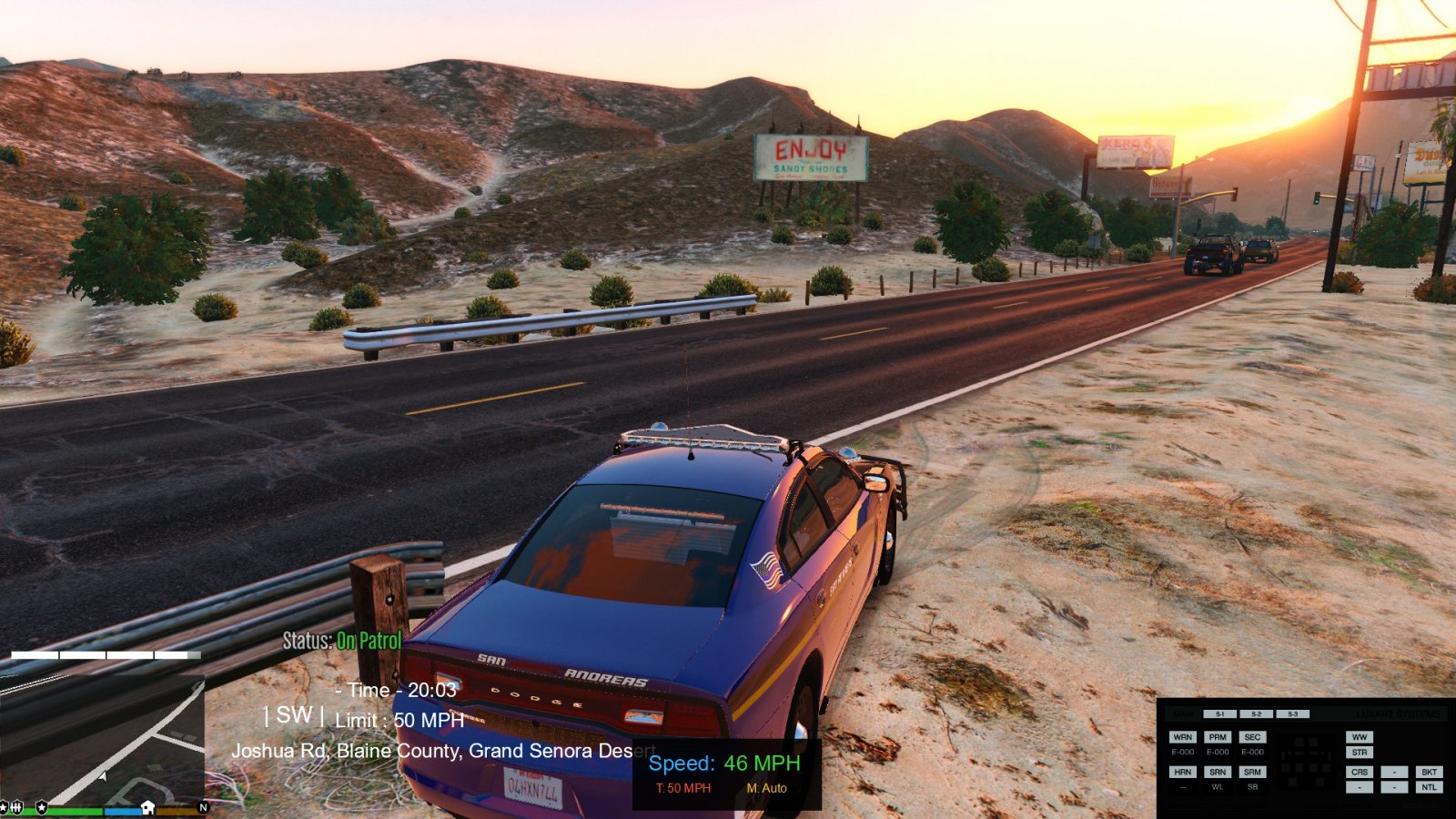Activate the PRM primary lights button
Viewport: 1456px width, 819px height.
(1218, 737)
